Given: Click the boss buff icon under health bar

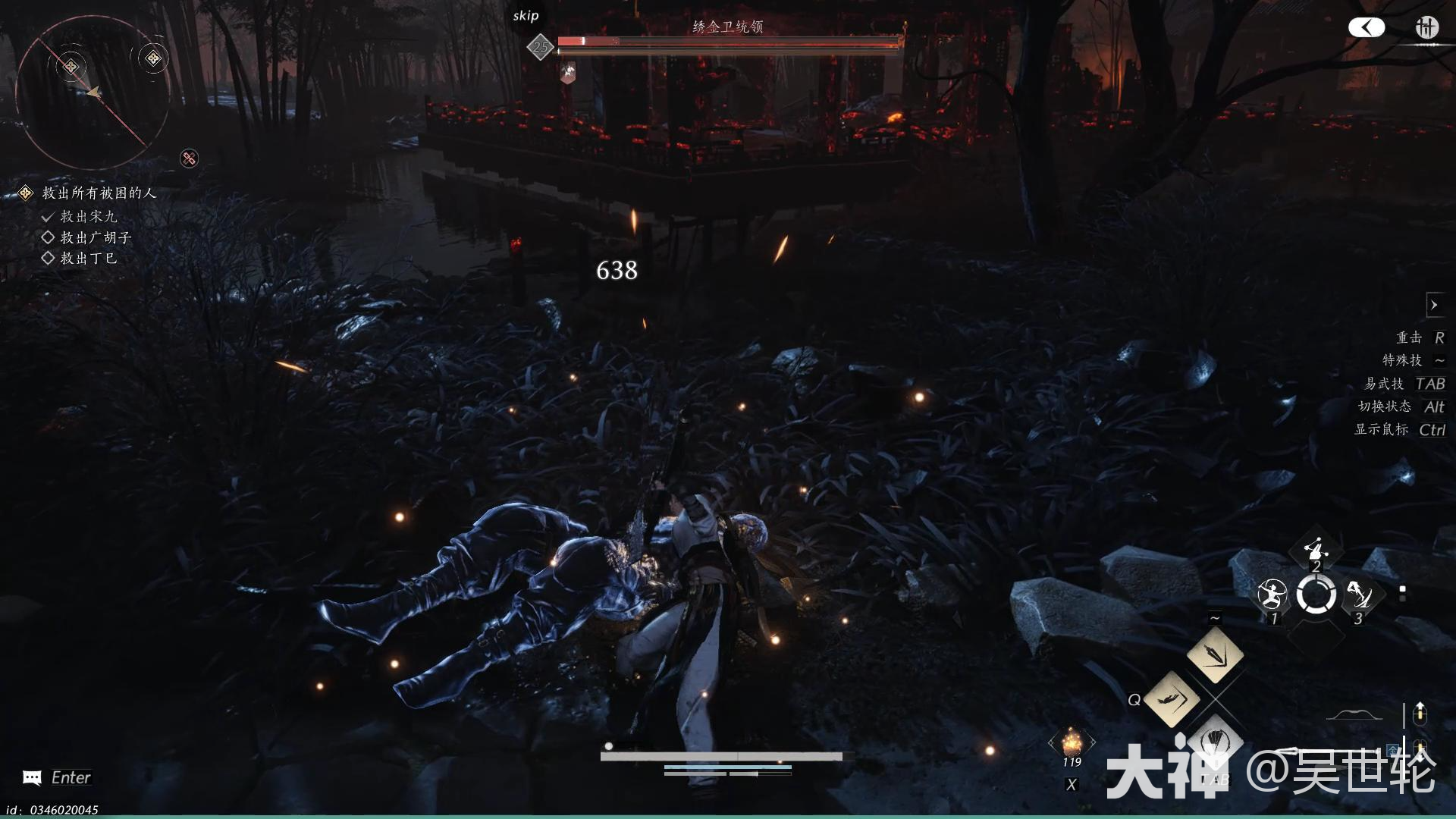Looking at the screenshot, I should click(x=567, y=73).
